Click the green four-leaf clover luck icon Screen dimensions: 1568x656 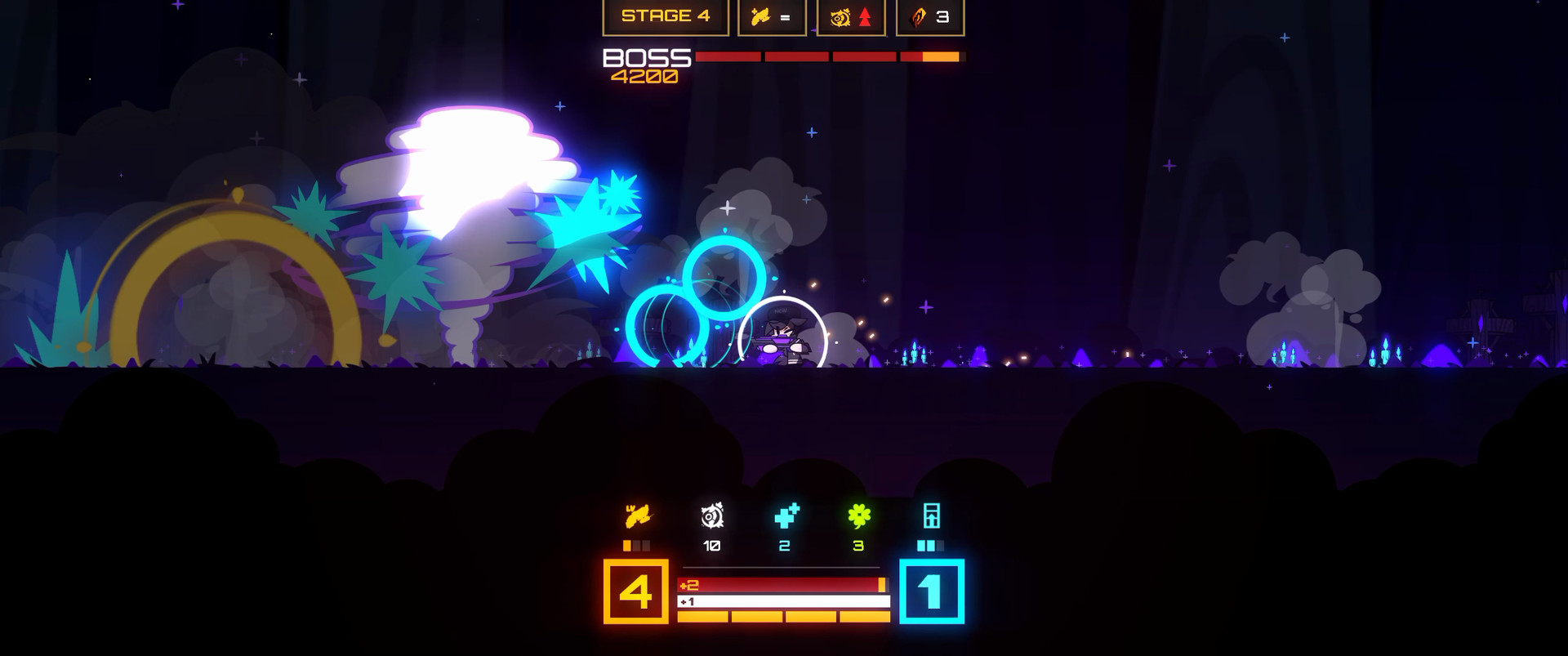point(858,516)
